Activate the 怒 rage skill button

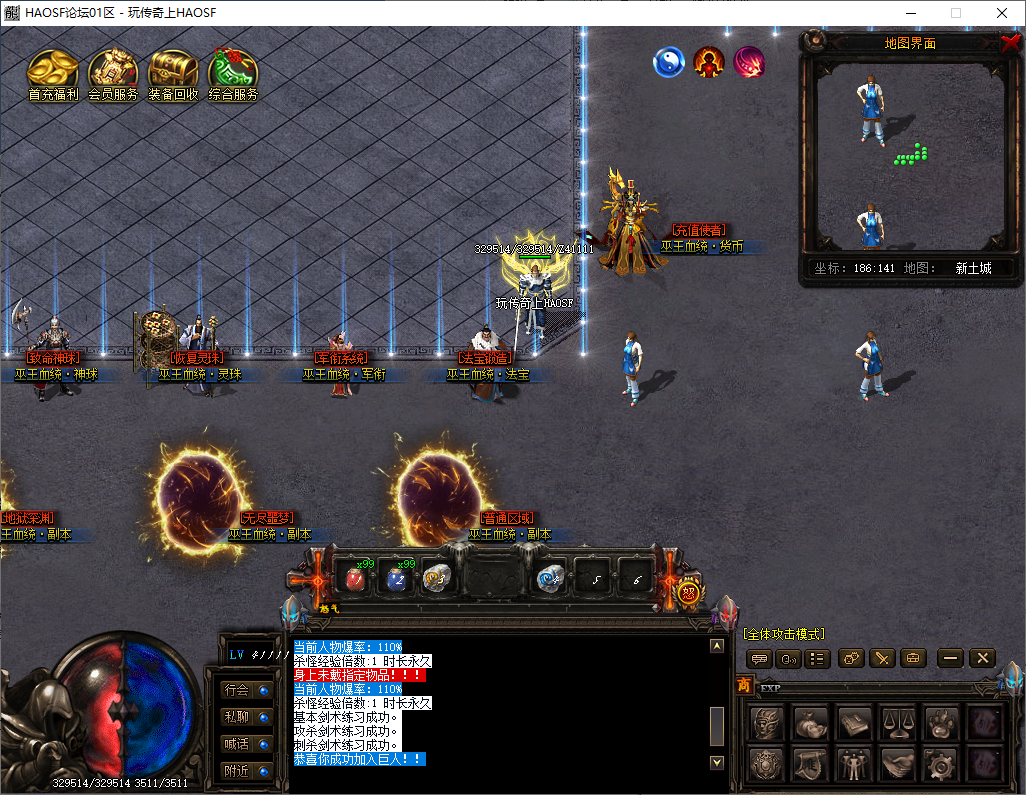(688, 591)
